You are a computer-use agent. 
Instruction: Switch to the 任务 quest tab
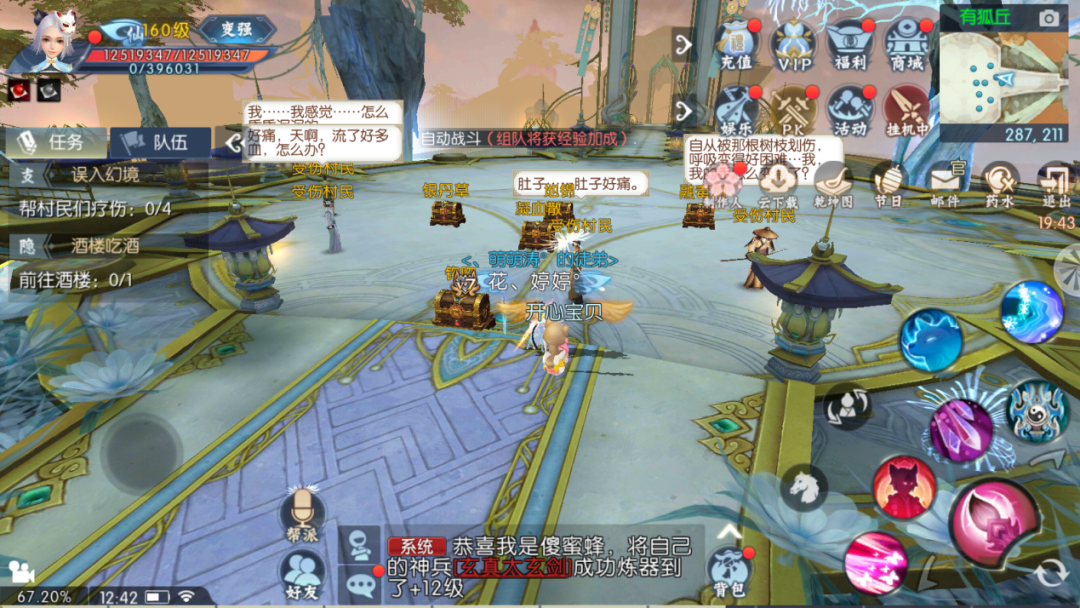point(56,142)
